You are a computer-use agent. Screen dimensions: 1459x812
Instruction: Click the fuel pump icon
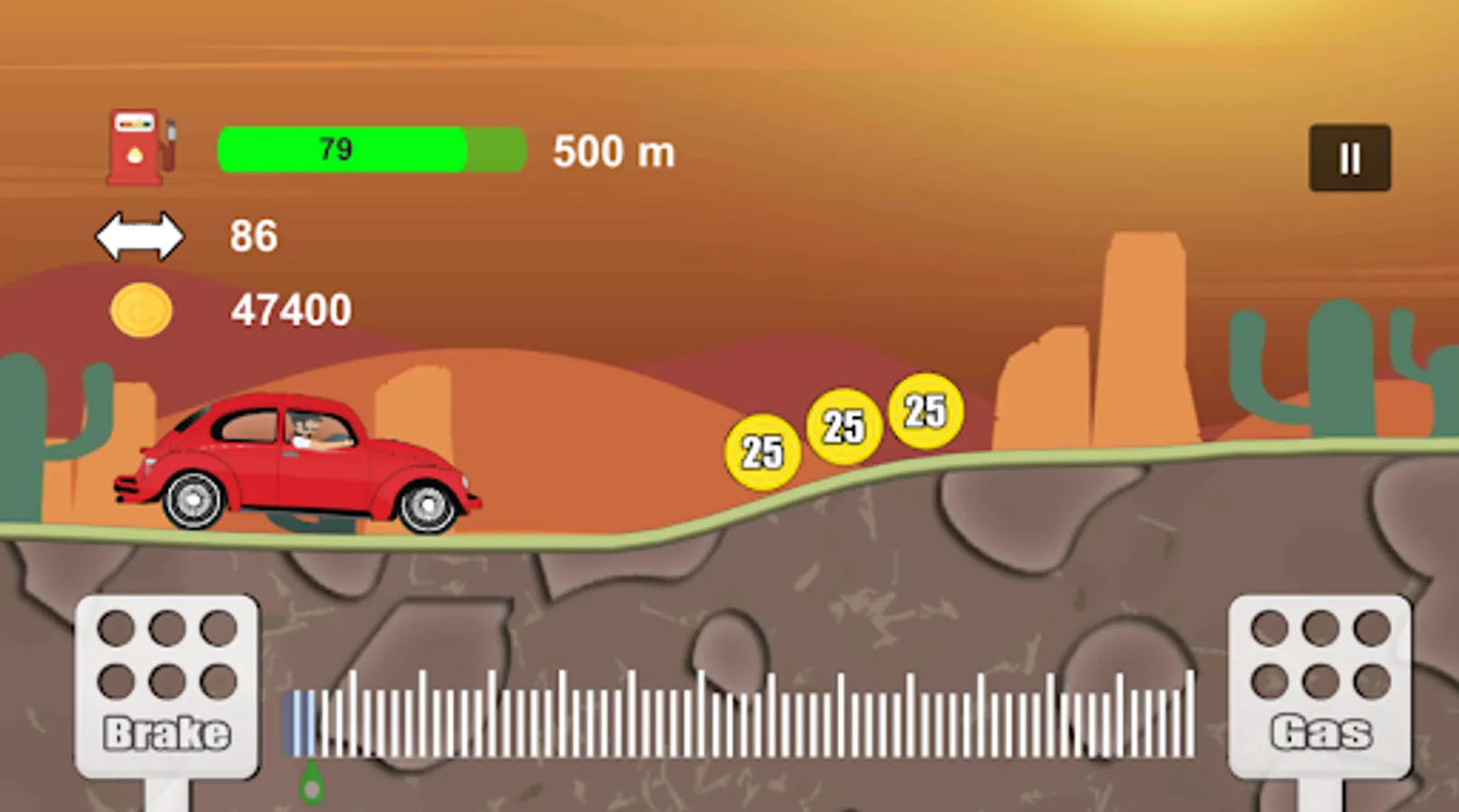142,146
